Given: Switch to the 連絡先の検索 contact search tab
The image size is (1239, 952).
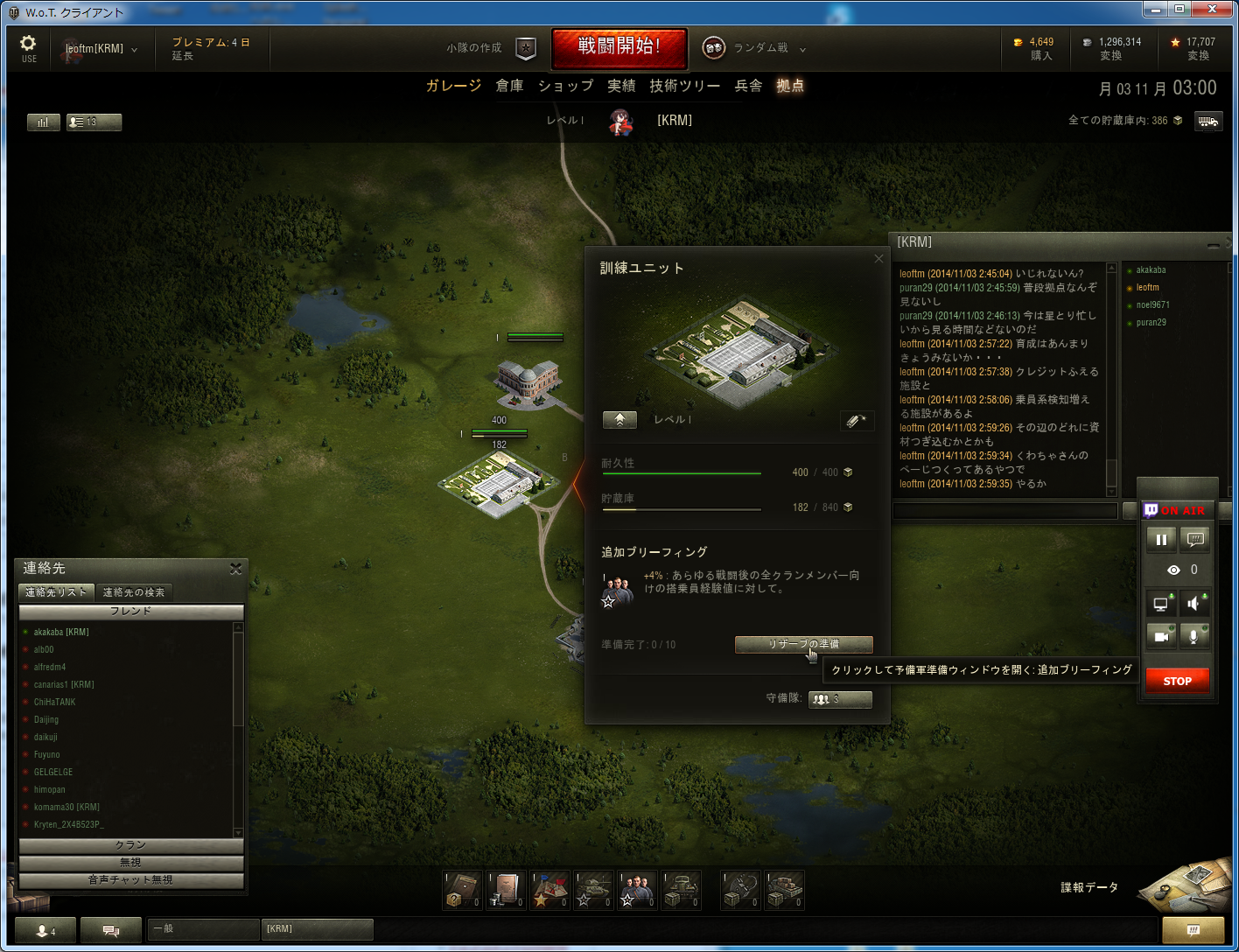Looking at the screenshot, I should pos(134,592).
